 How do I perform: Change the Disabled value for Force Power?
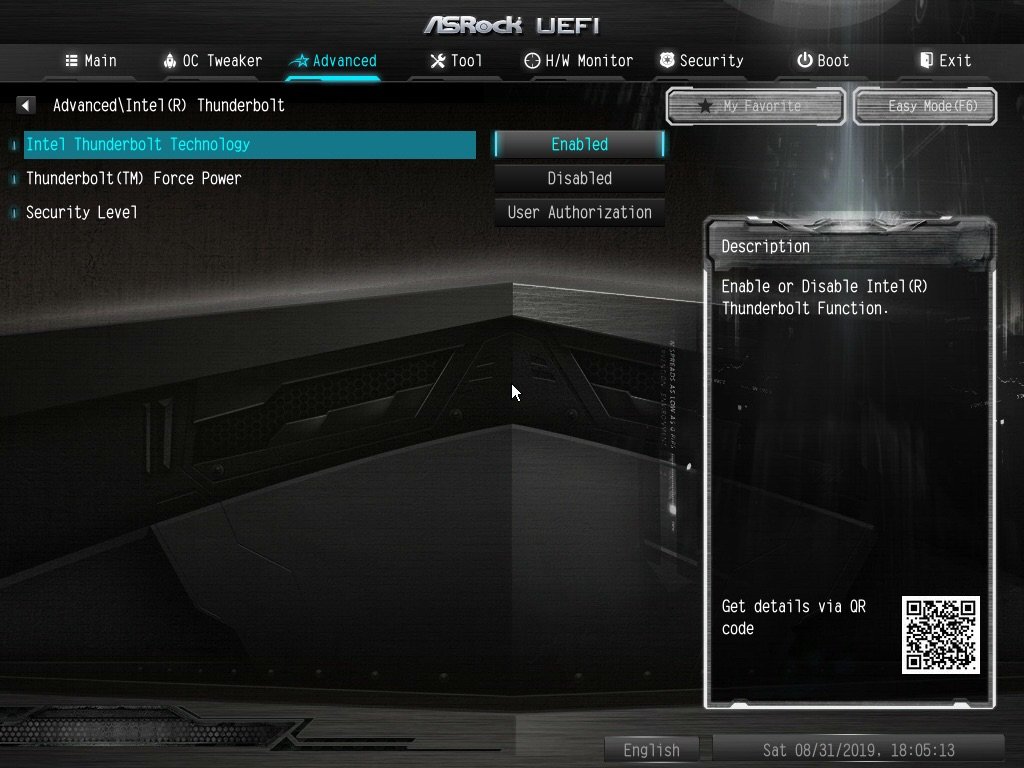click(x=579, y=178)
